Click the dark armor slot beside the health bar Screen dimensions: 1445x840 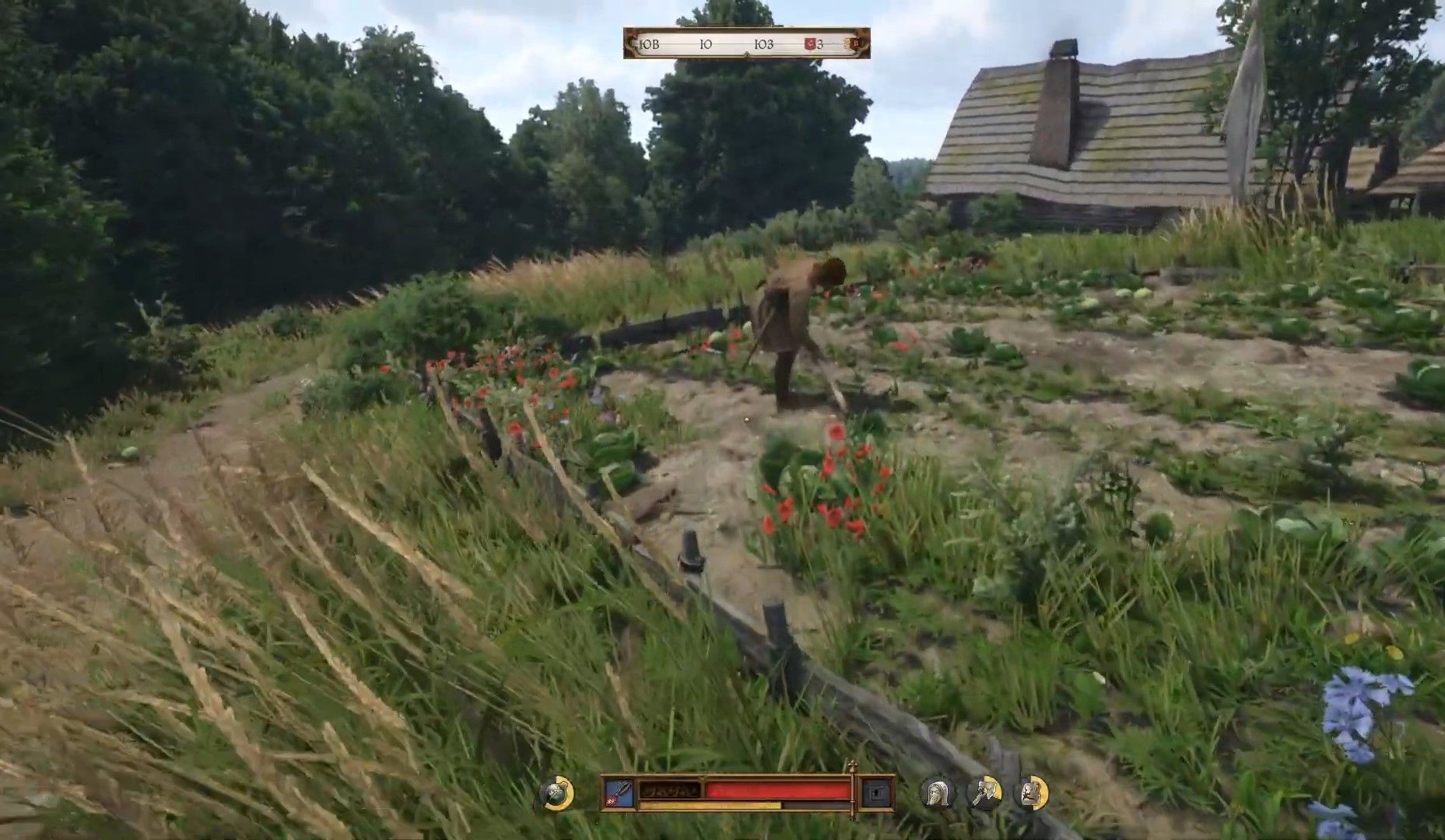pyautogui.click(x=877, y=793)
